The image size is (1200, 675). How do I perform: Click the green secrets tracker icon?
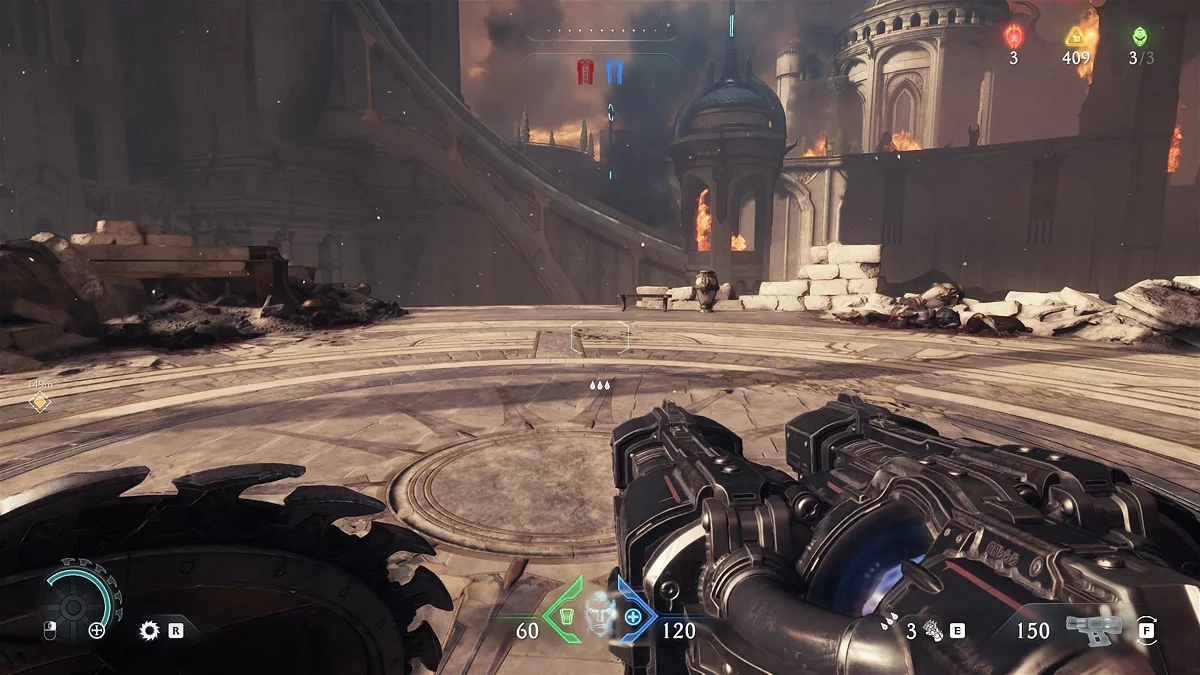1140,36
